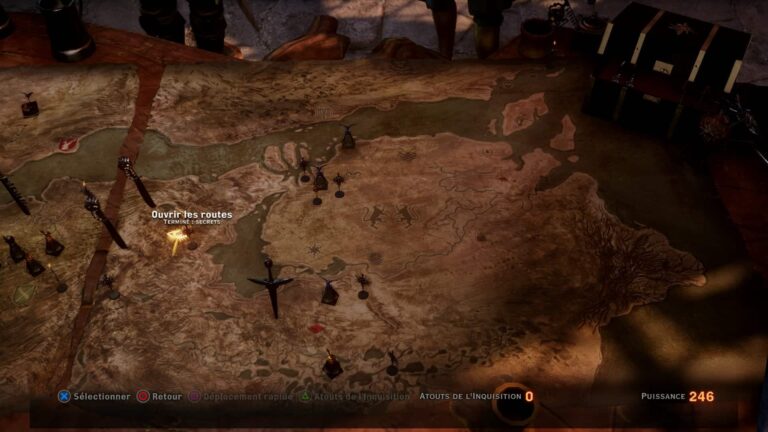This screenshot has height=432, width=768.
Task: Select the glowing Ouvrir les routes operation marker
Action: coord(177,238)
